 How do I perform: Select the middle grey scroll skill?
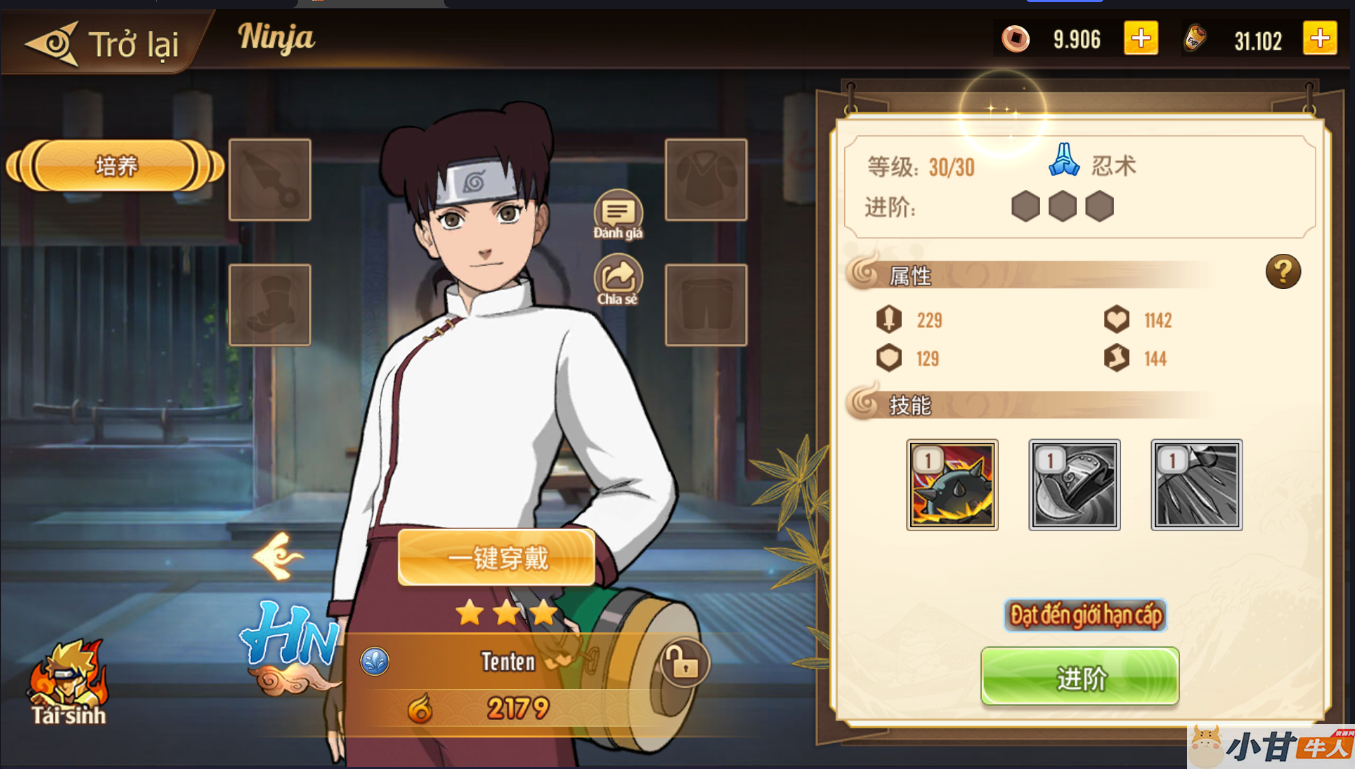[x=1074, y=485]
